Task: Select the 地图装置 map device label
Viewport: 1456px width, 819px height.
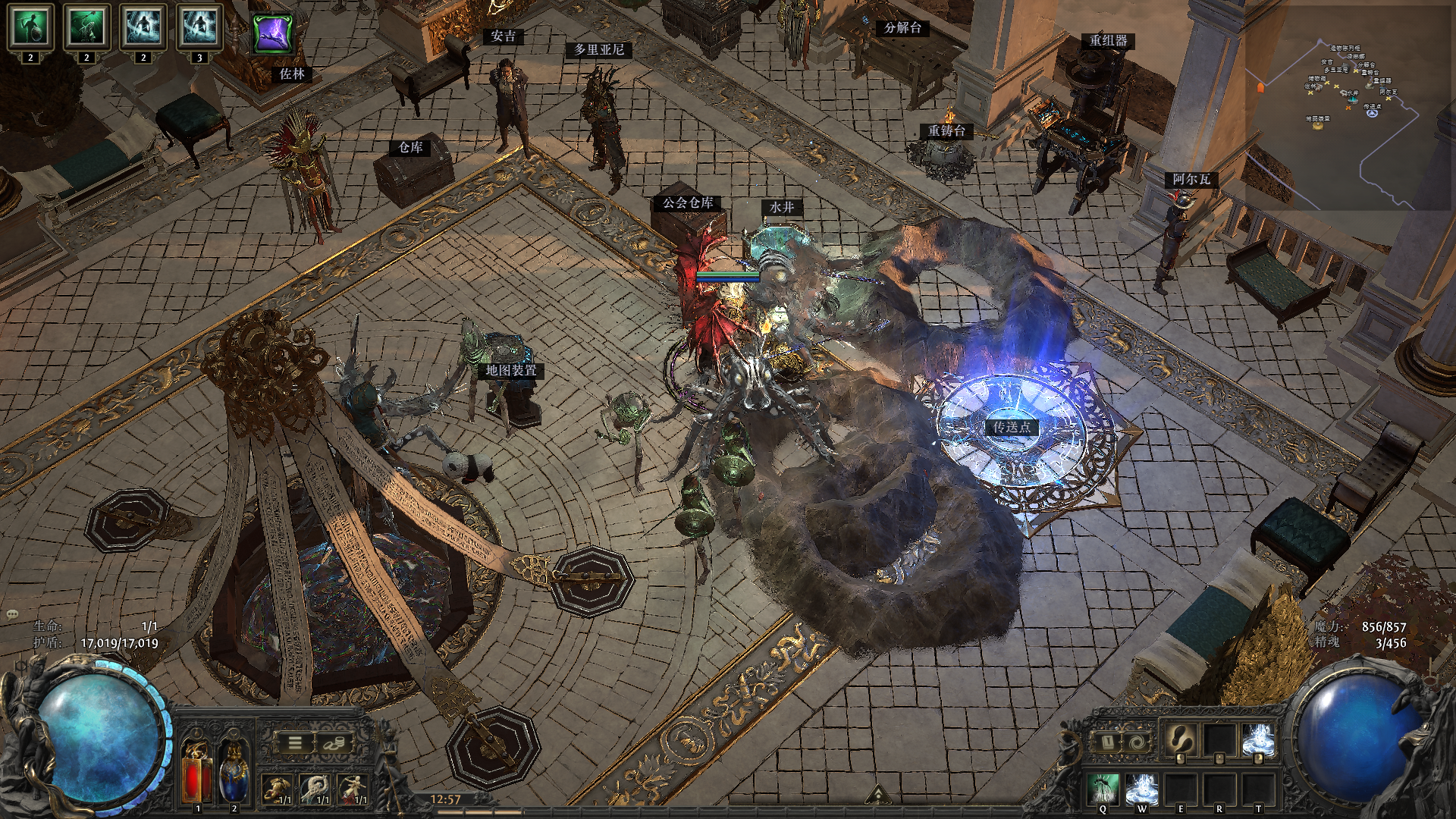Action: [x=511, y=370]
